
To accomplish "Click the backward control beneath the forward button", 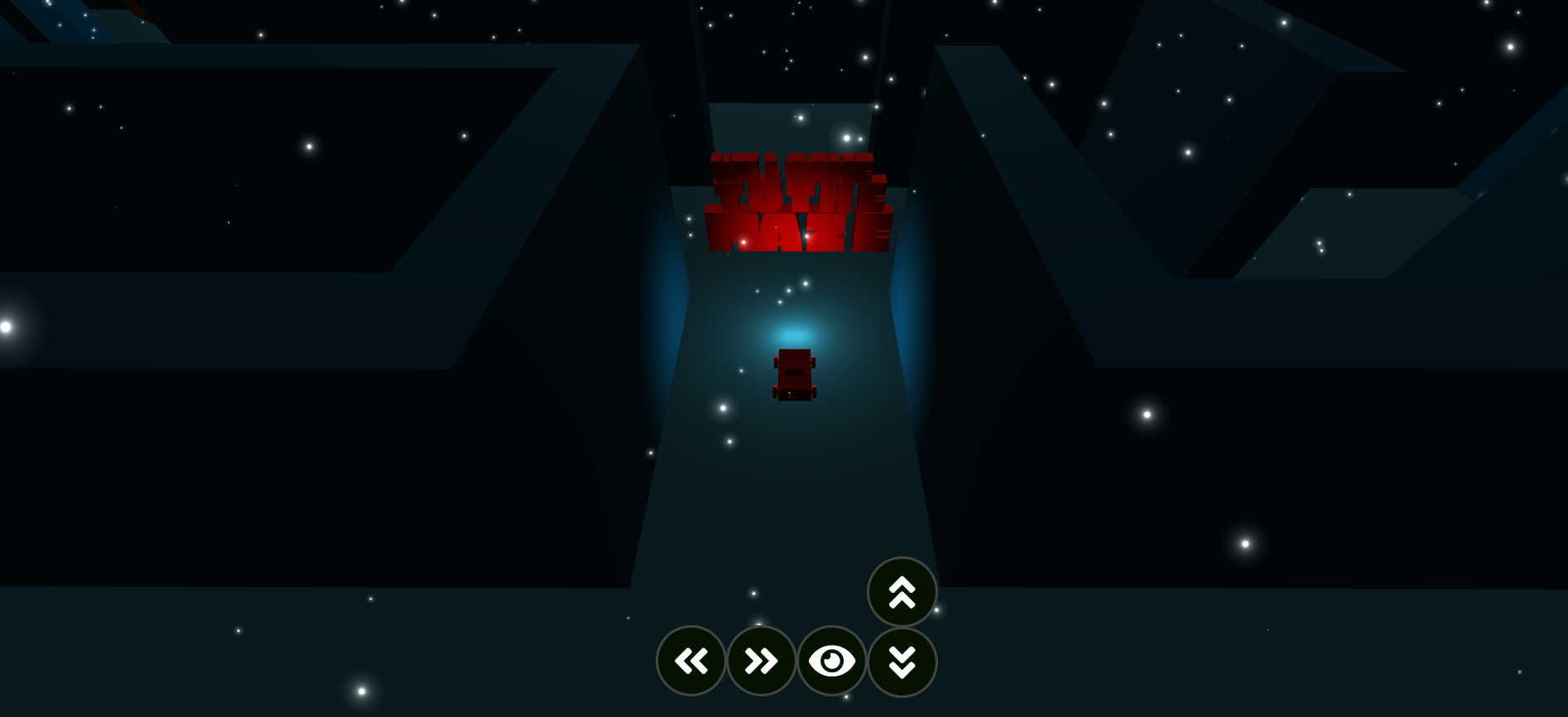I will [x=902, y=661].
